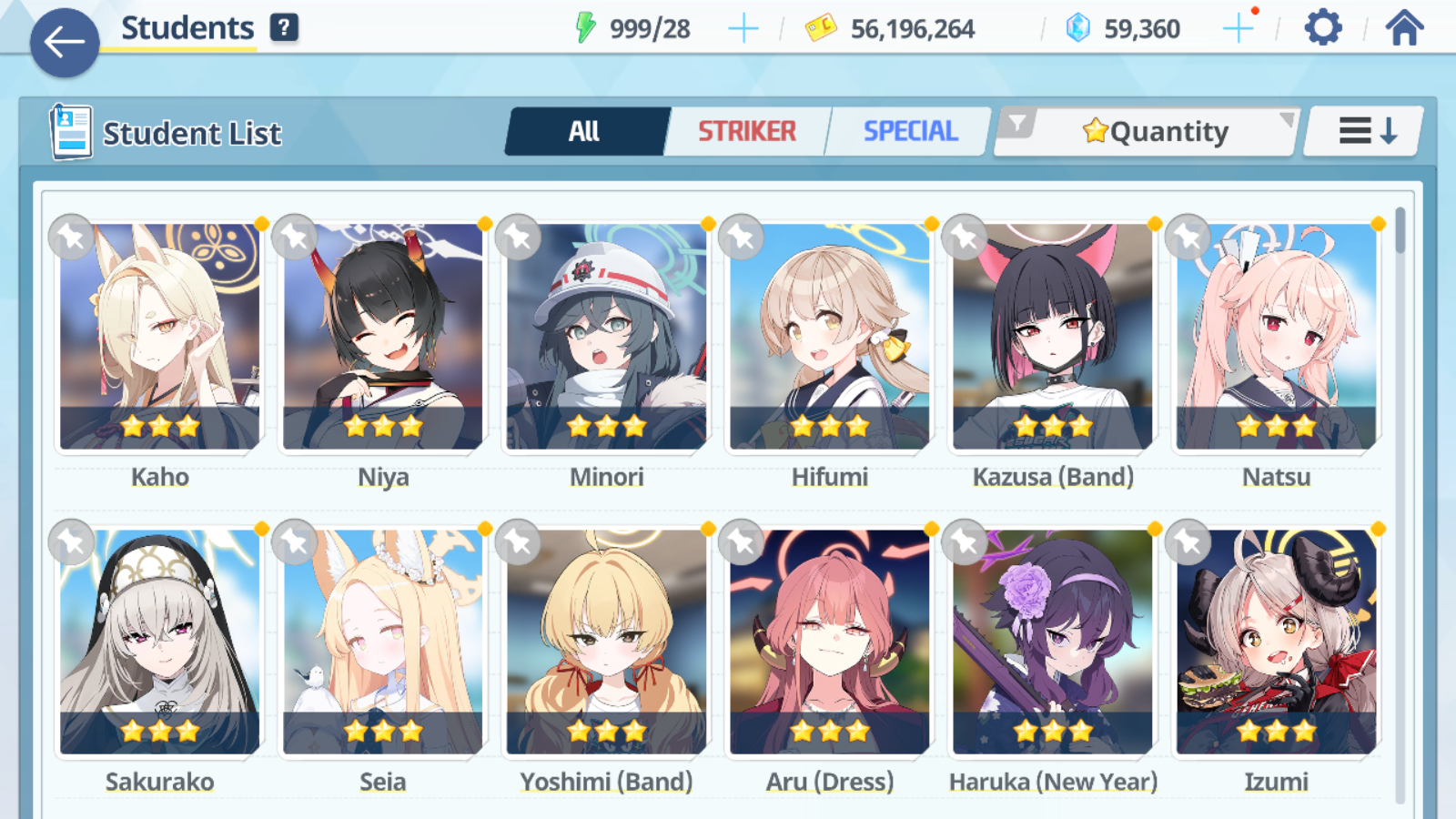
Task: Click the small arrow on the sort bar
Action: (1286, 119)
